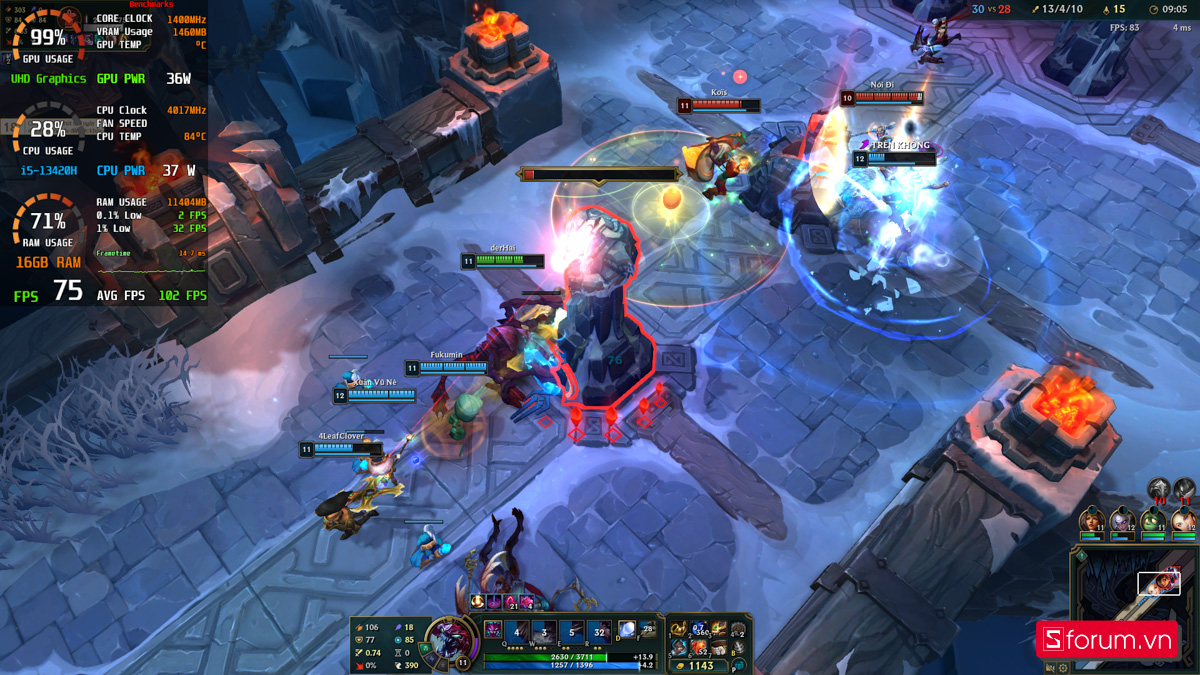Select the boots item in slot 7
This screenshot has width=1200, height=675.
tap(720, 650)
